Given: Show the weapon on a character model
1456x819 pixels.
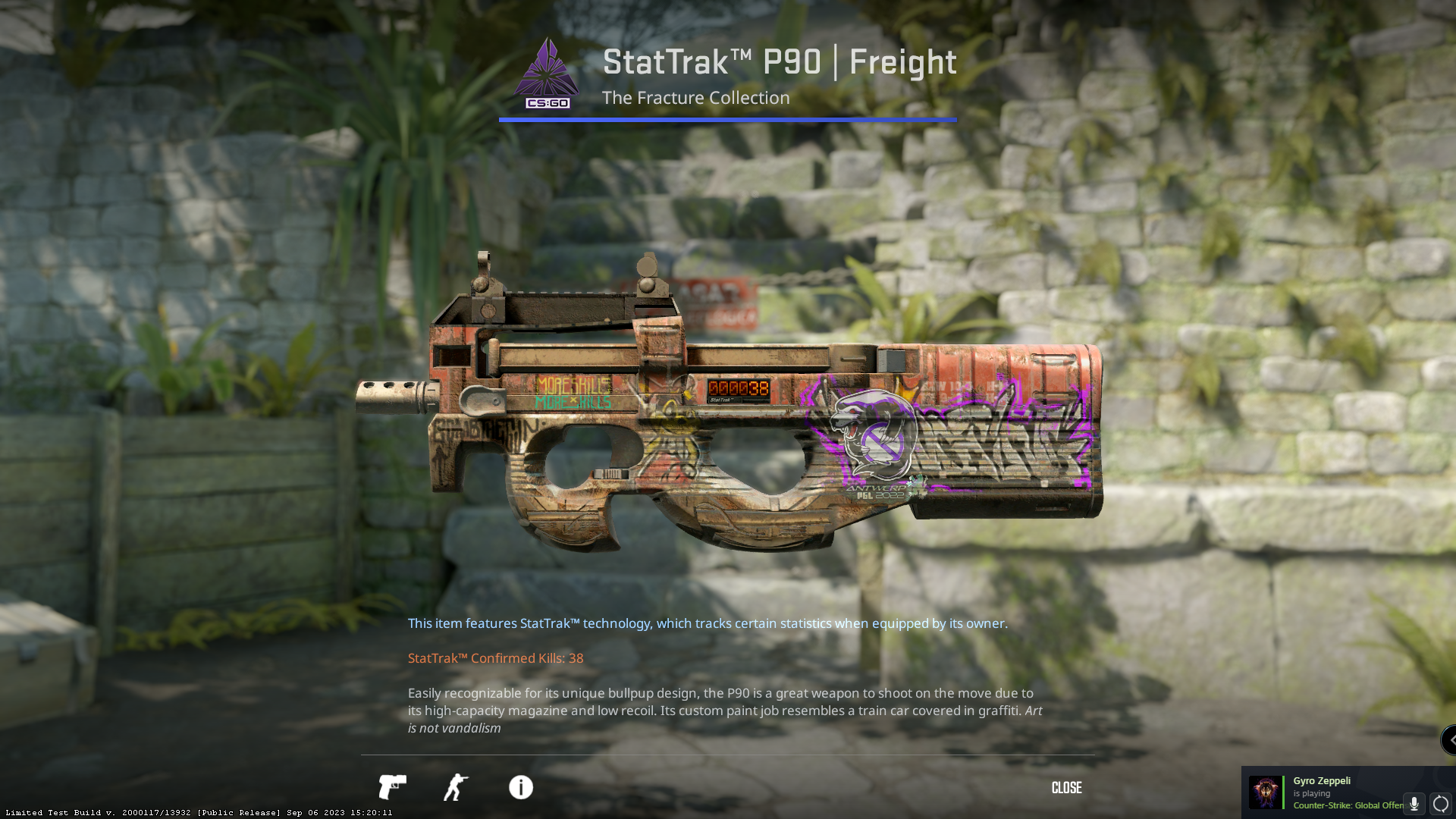Looking at the screenshot, I should tap(456, 787).
